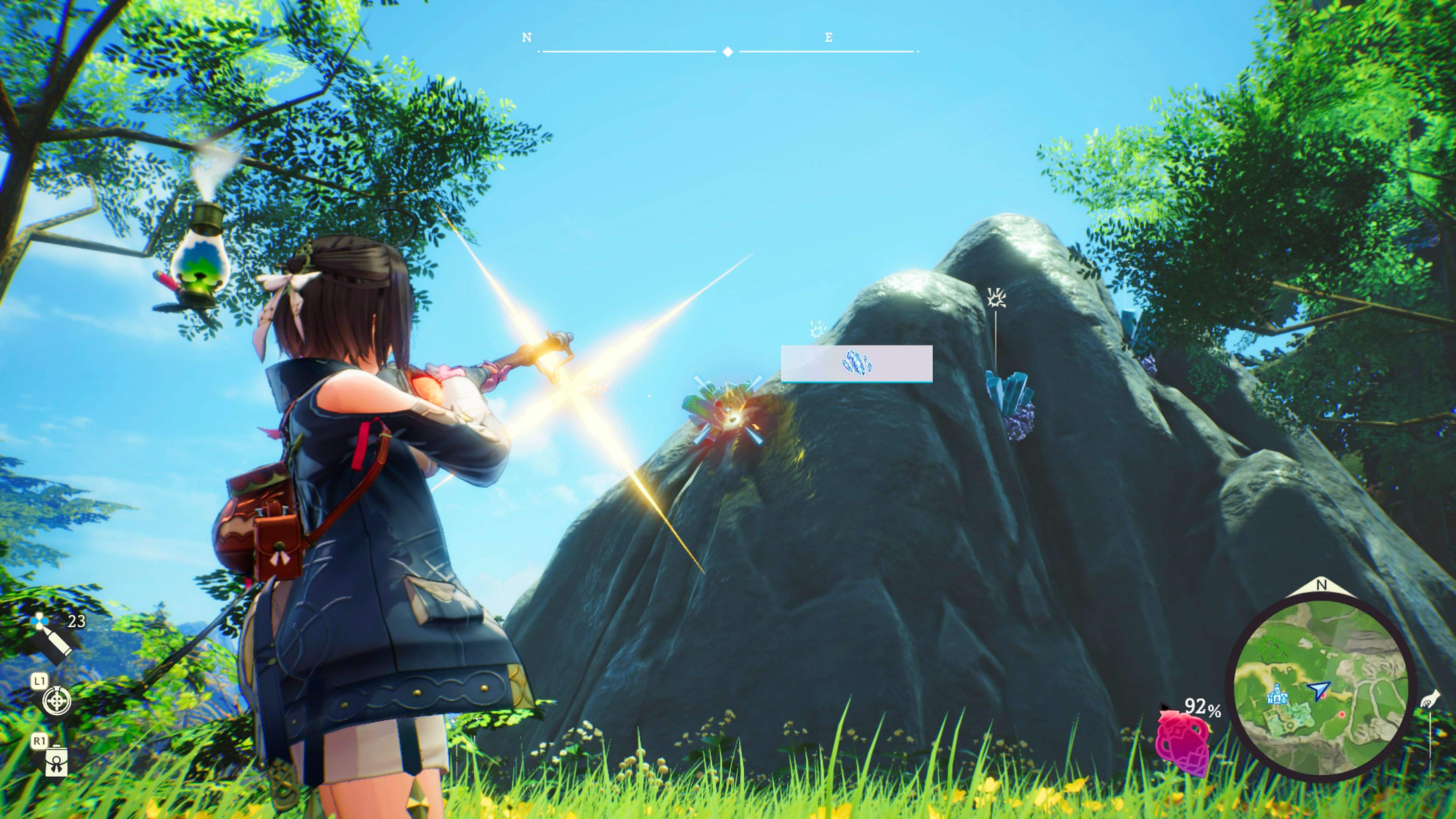Click the diamond indicator centered on the compass bar
The image size is (1456, 819).
pyautogui.click(x=728, y=52)
